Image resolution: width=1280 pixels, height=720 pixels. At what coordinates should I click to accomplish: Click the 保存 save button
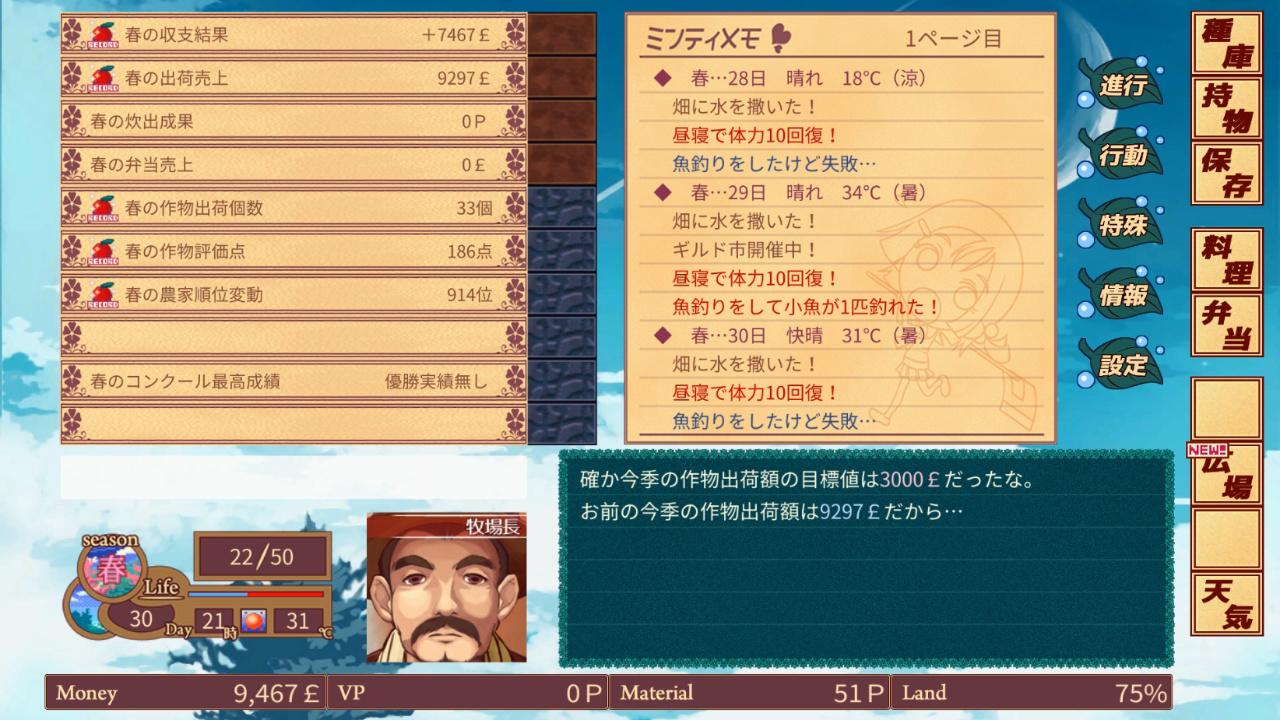[1226, 173]
